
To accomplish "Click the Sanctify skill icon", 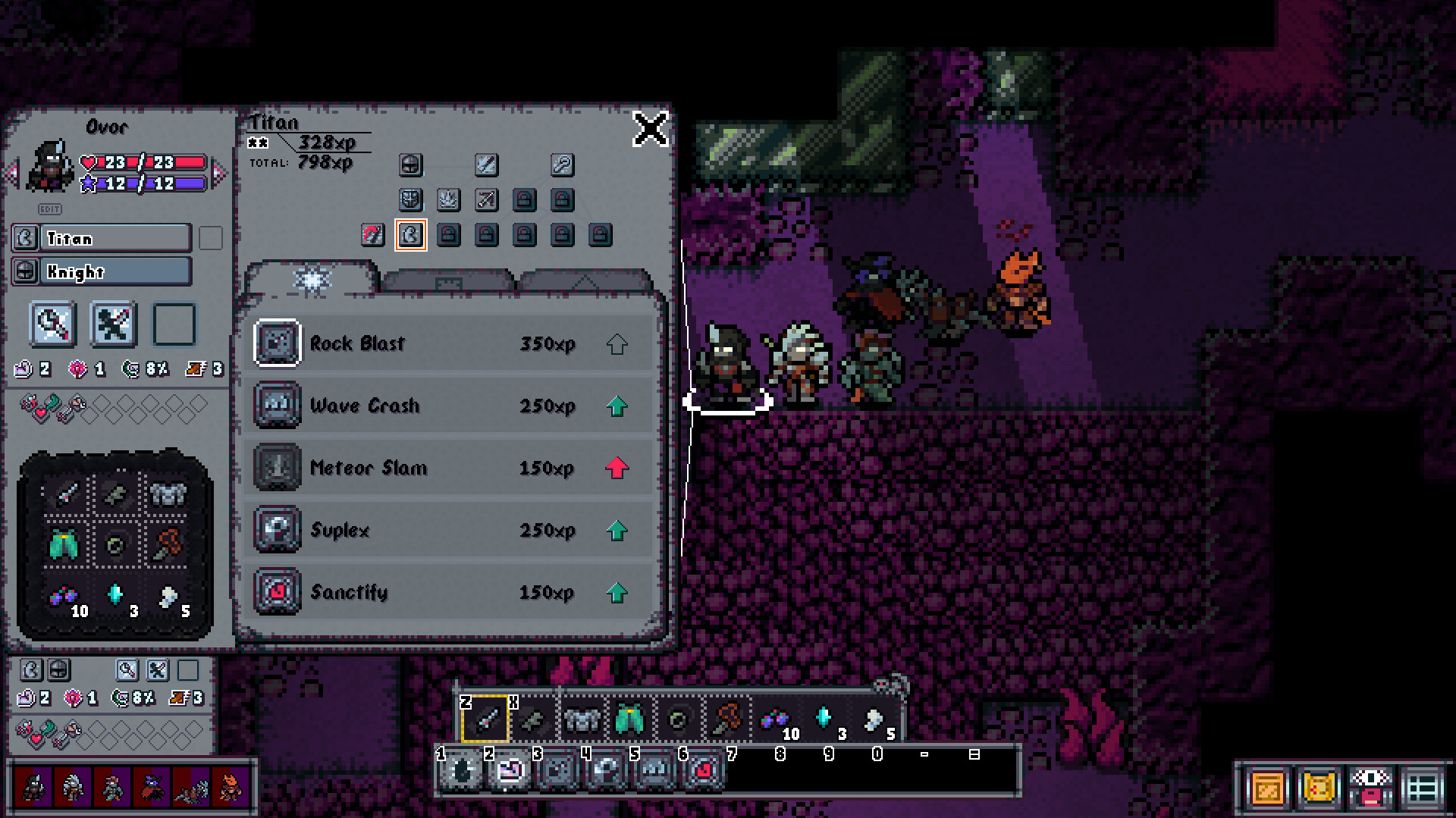I will pos(277,593).
